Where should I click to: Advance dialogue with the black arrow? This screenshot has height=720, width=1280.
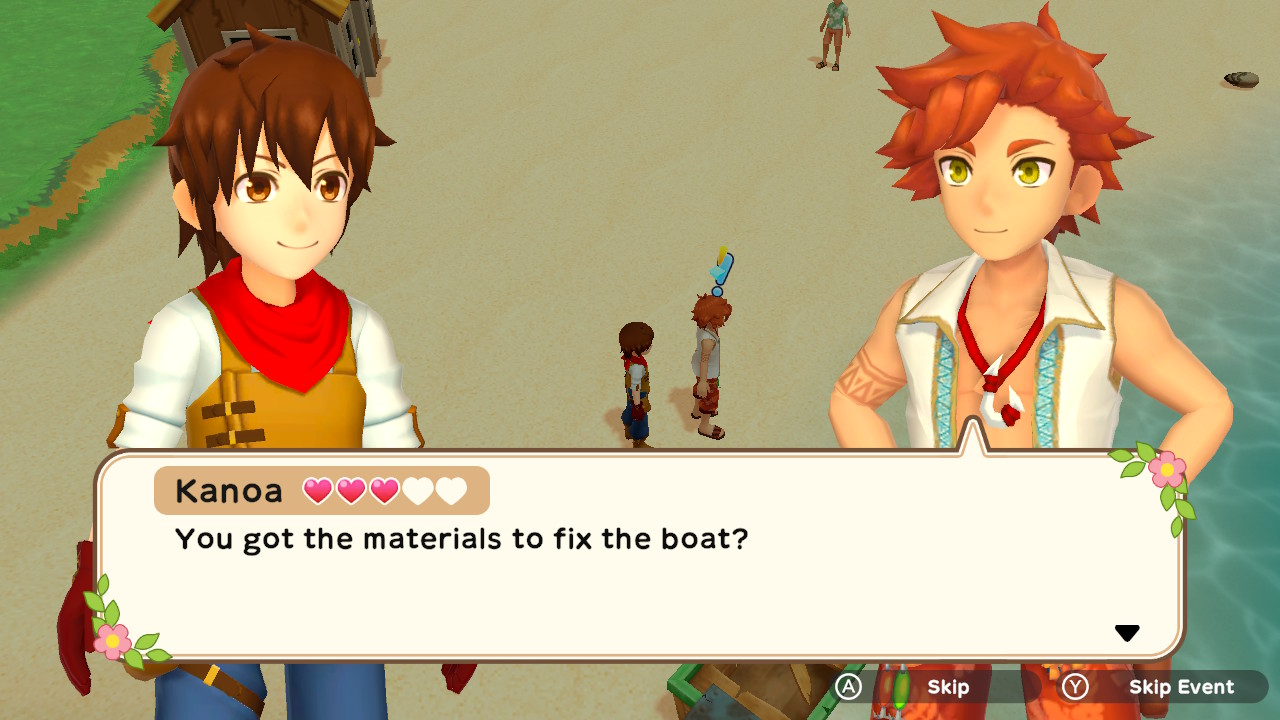pyautogui.click(x=1127, y=633)
